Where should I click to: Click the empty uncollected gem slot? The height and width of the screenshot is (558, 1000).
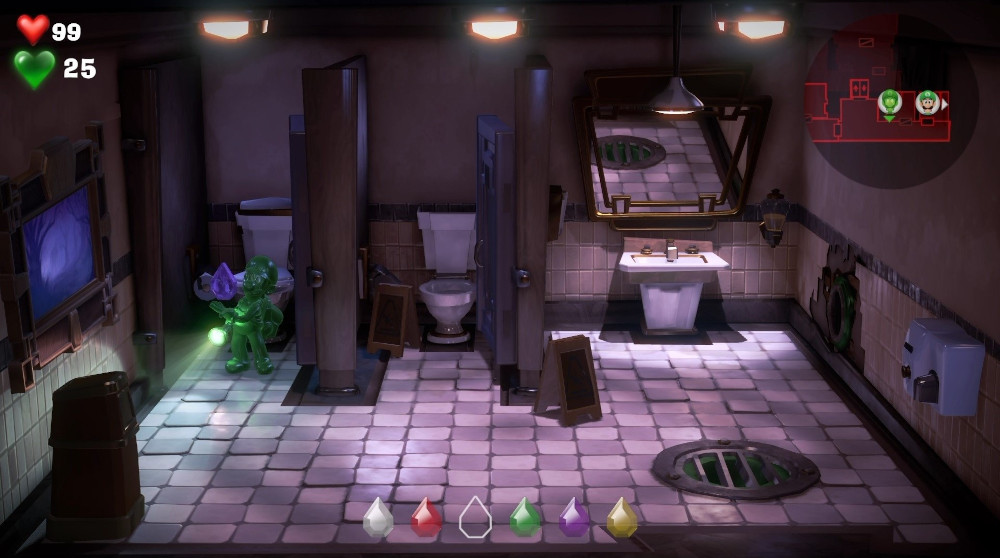click(475, 517)
